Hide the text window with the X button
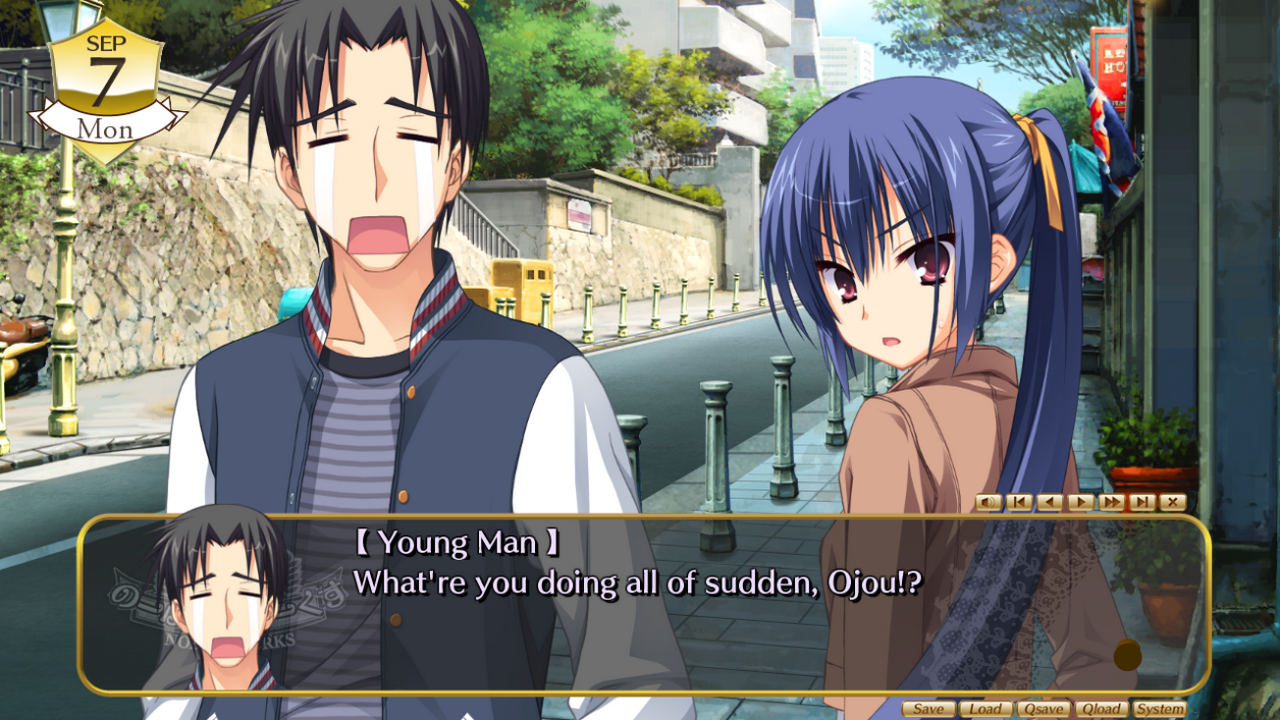 1172,502
